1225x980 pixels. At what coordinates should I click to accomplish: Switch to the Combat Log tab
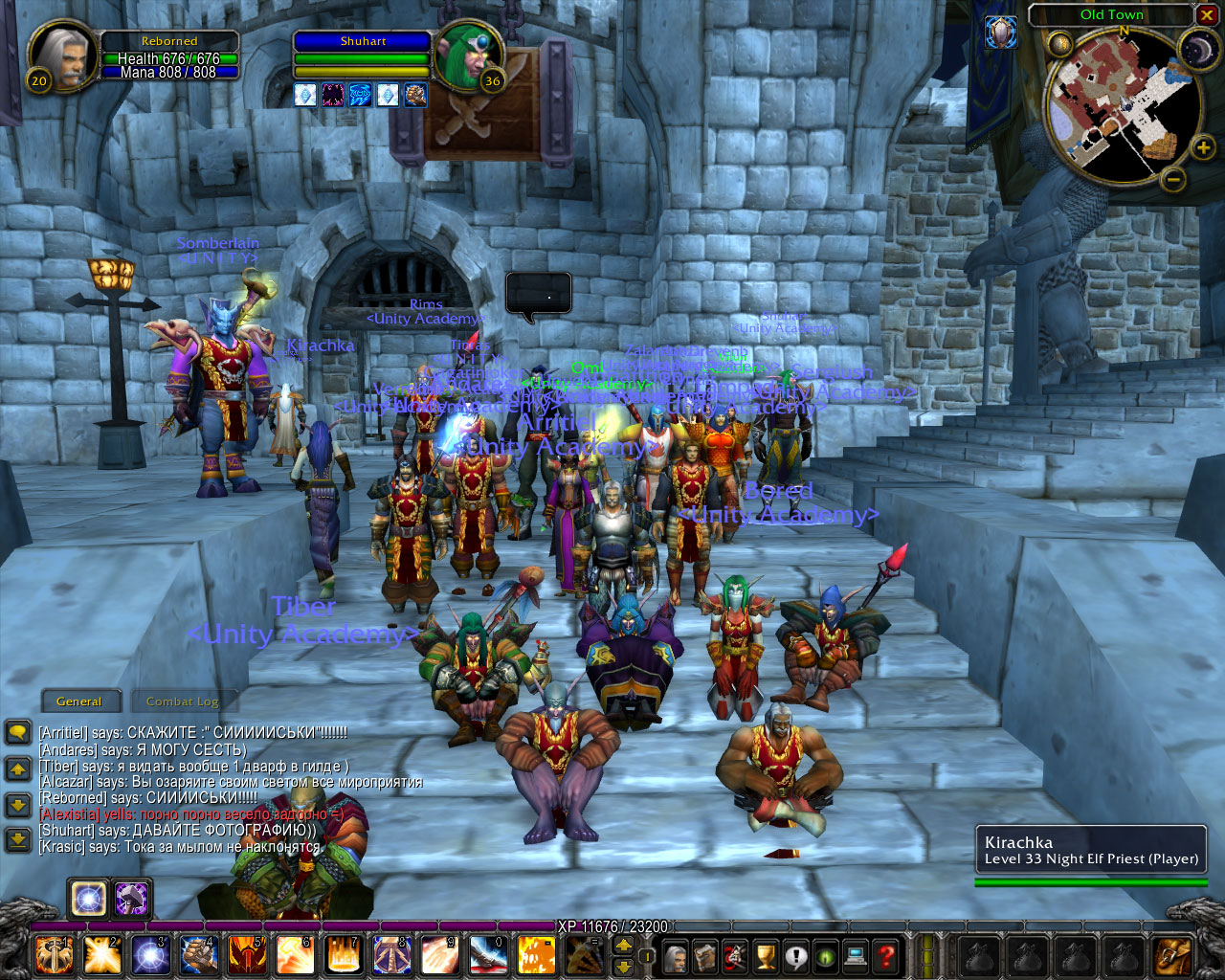click(183, 702)
